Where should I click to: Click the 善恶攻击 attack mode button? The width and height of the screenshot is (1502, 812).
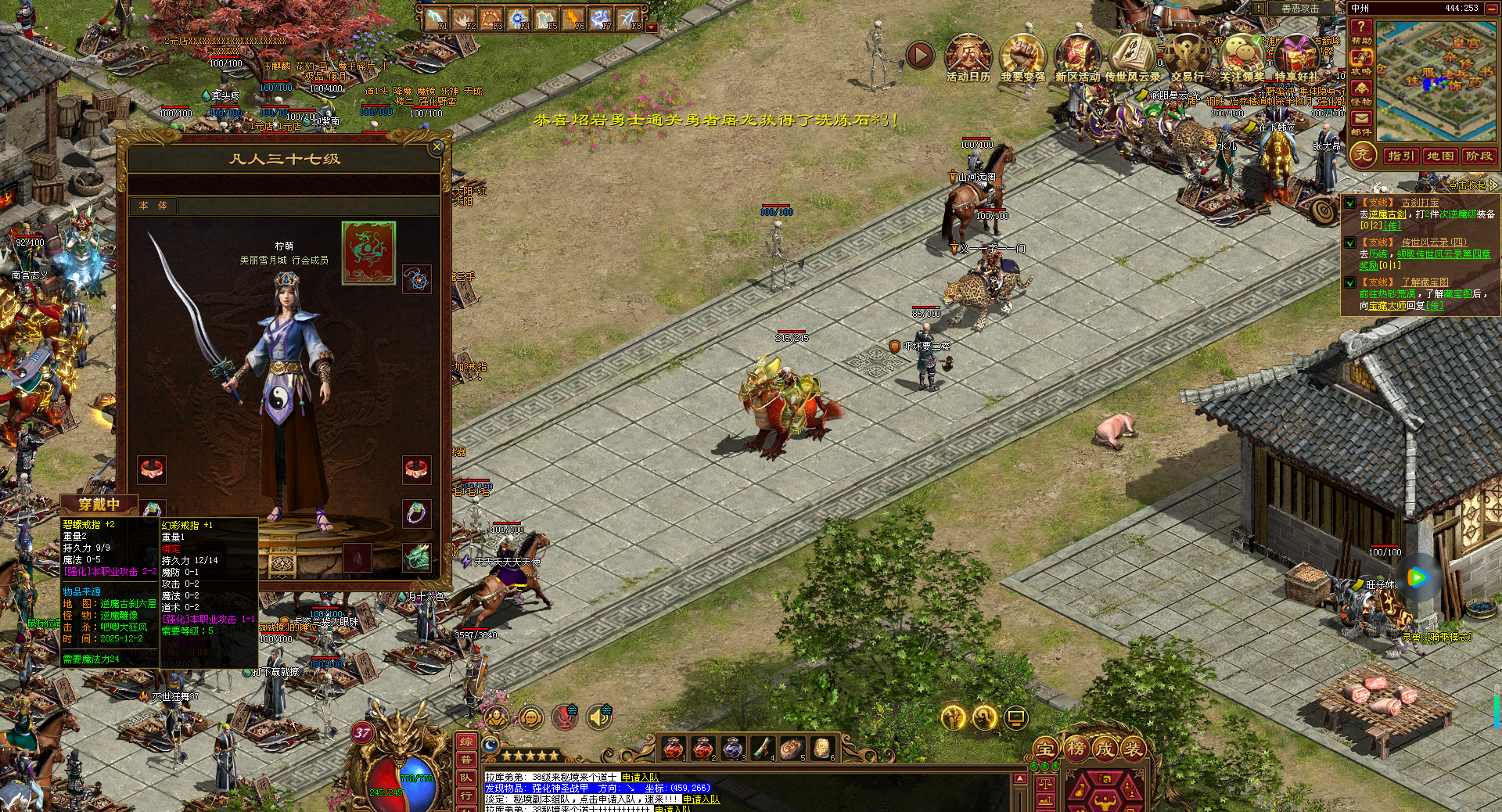pos(1299,8)
